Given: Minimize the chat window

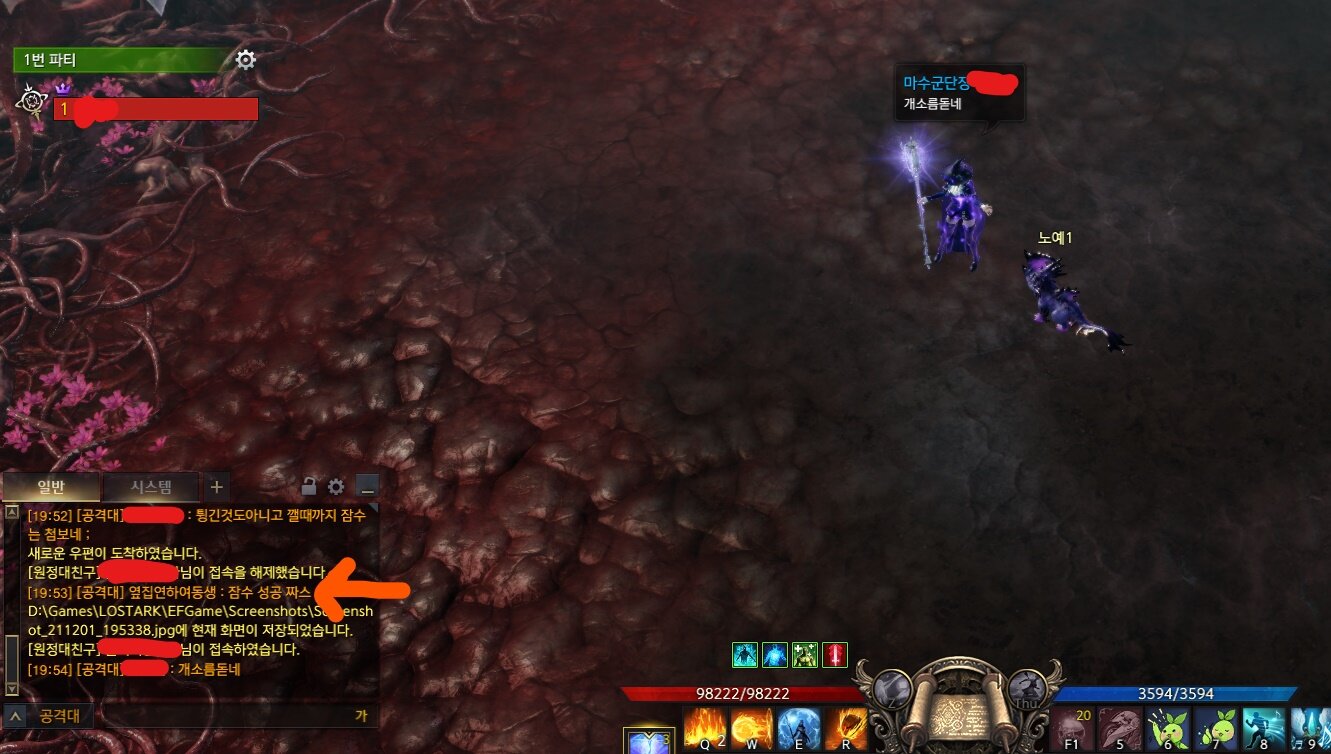Looking at the screenshot, I should point(367,488).
